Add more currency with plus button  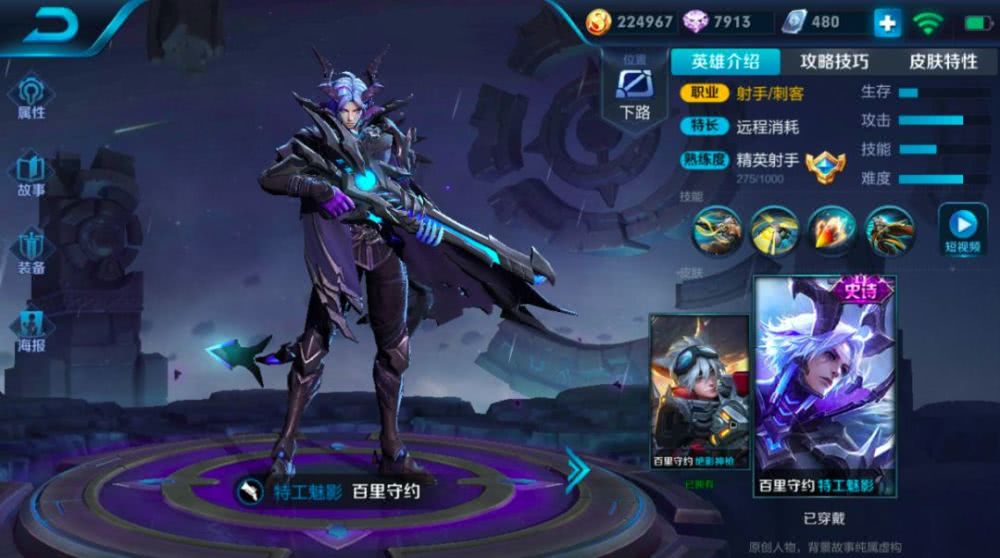tap(887, 23)
